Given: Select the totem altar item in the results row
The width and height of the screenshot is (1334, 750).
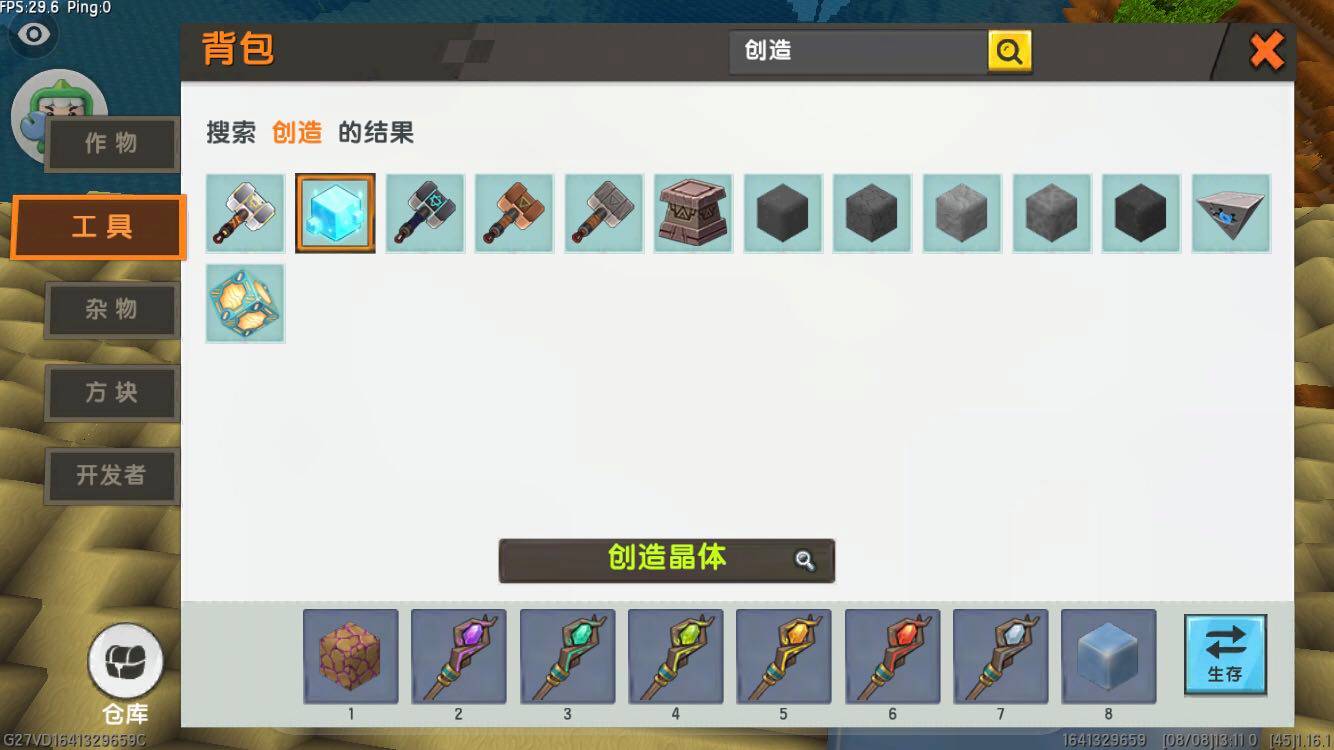Looking at the screenshot, I should coord(693,213).
